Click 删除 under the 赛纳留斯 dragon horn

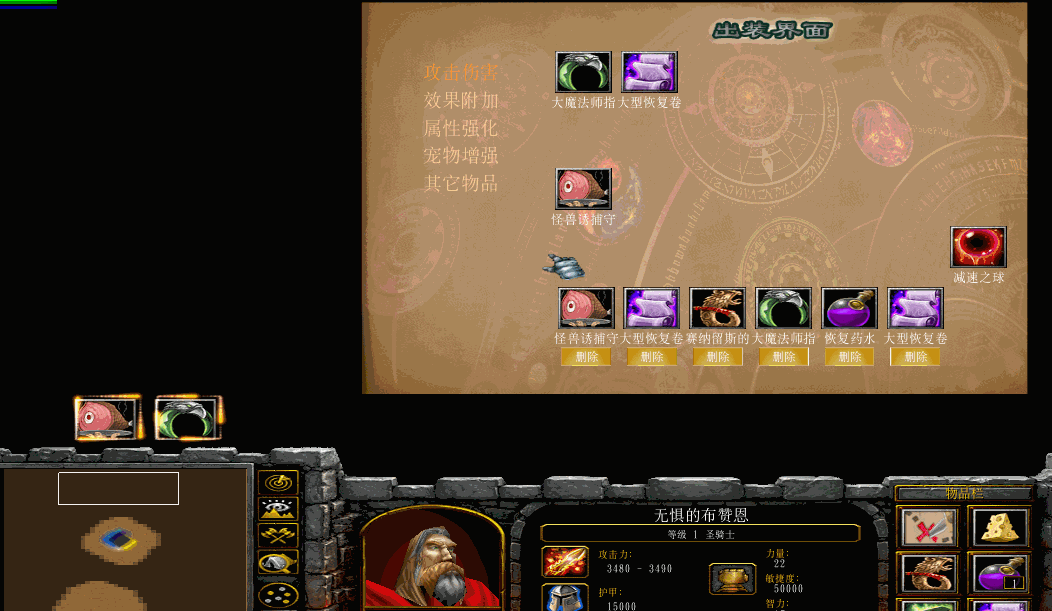tap(718, 357)
